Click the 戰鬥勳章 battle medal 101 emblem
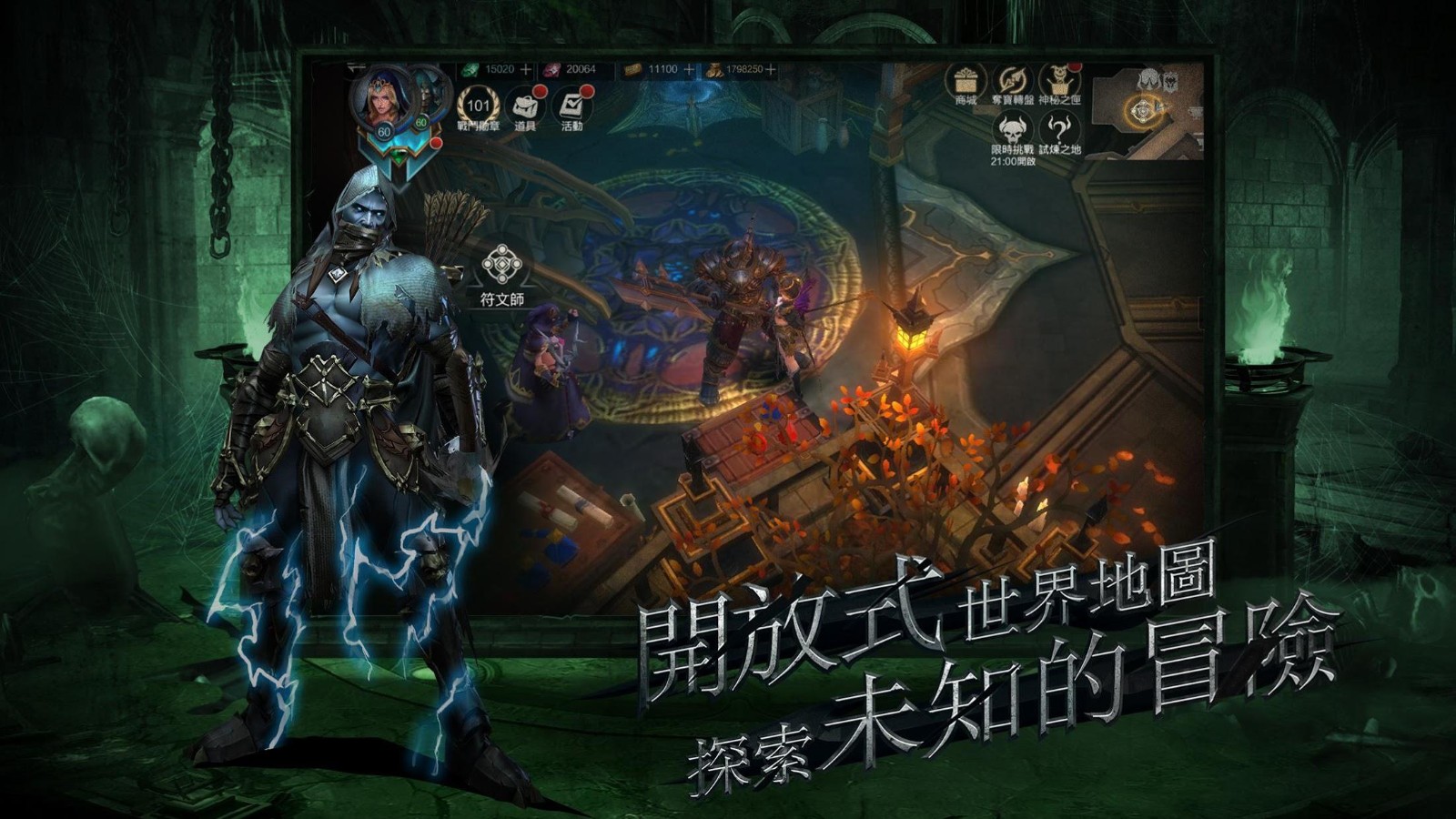The width and height of the screenshot is (1456, 819). (x=479, y=106)
